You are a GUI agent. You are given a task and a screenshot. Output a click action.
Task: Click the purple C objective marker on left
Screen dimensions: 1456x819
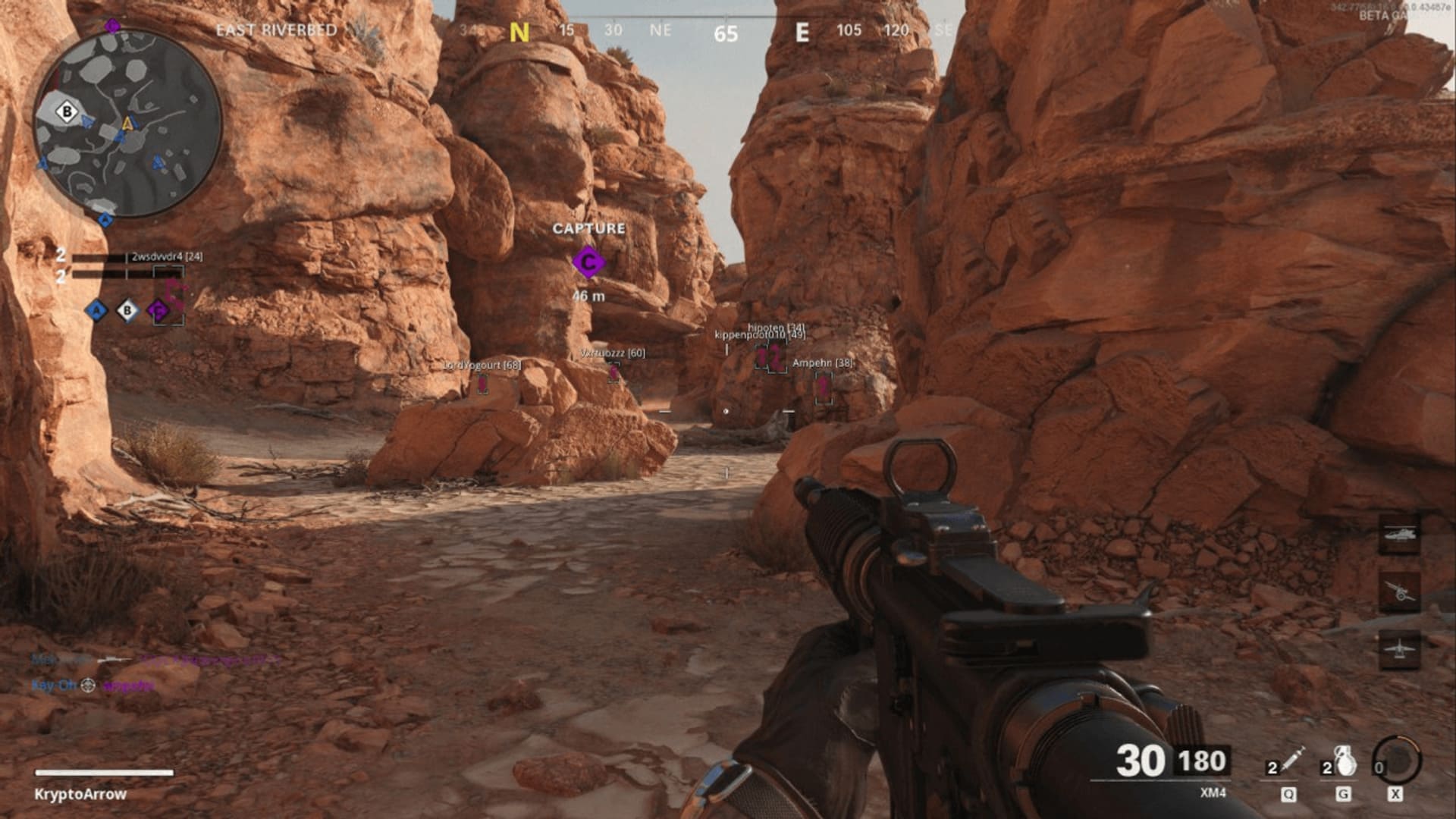[x=158, y=311]
